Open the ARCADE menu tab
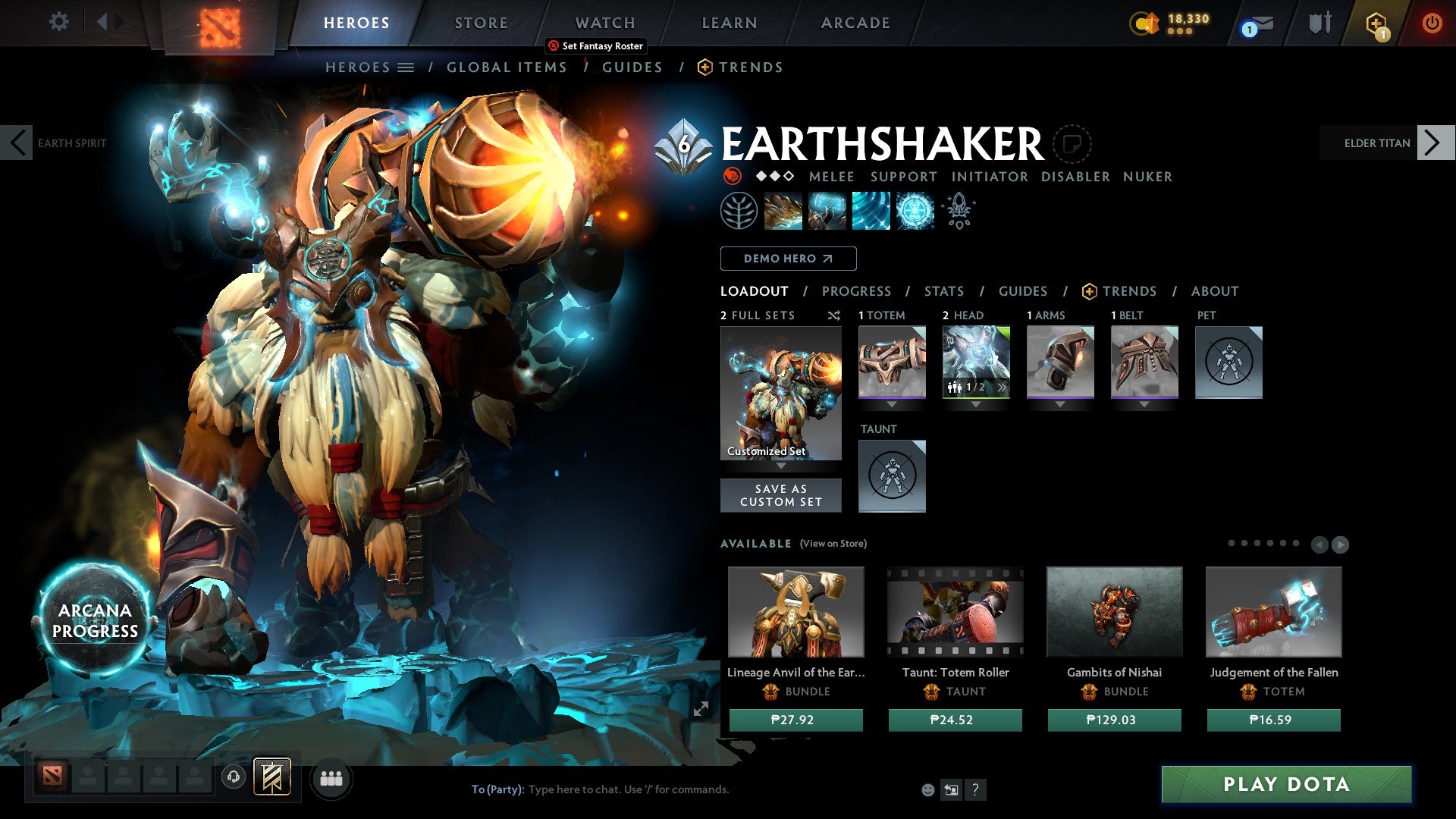 (855, 23)
